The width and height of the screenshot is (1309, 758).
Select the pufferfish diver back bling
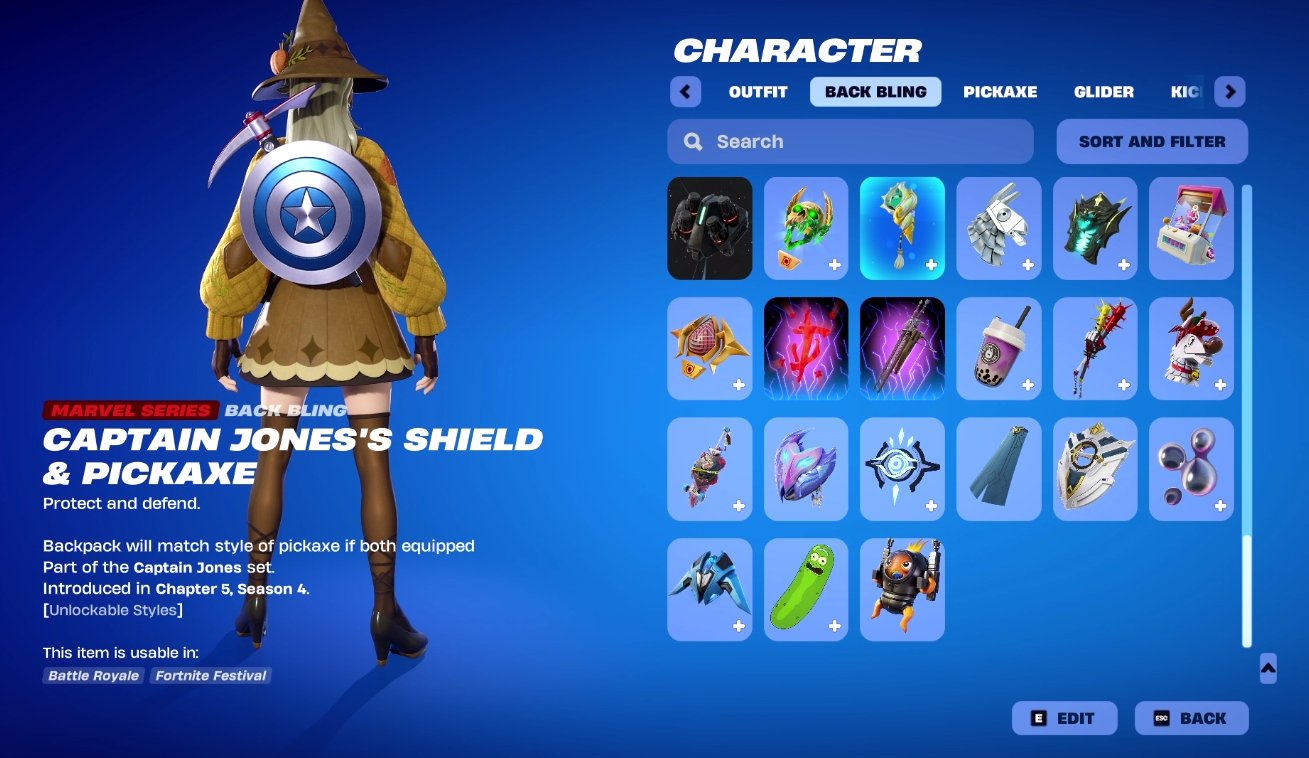coord(902,589)
